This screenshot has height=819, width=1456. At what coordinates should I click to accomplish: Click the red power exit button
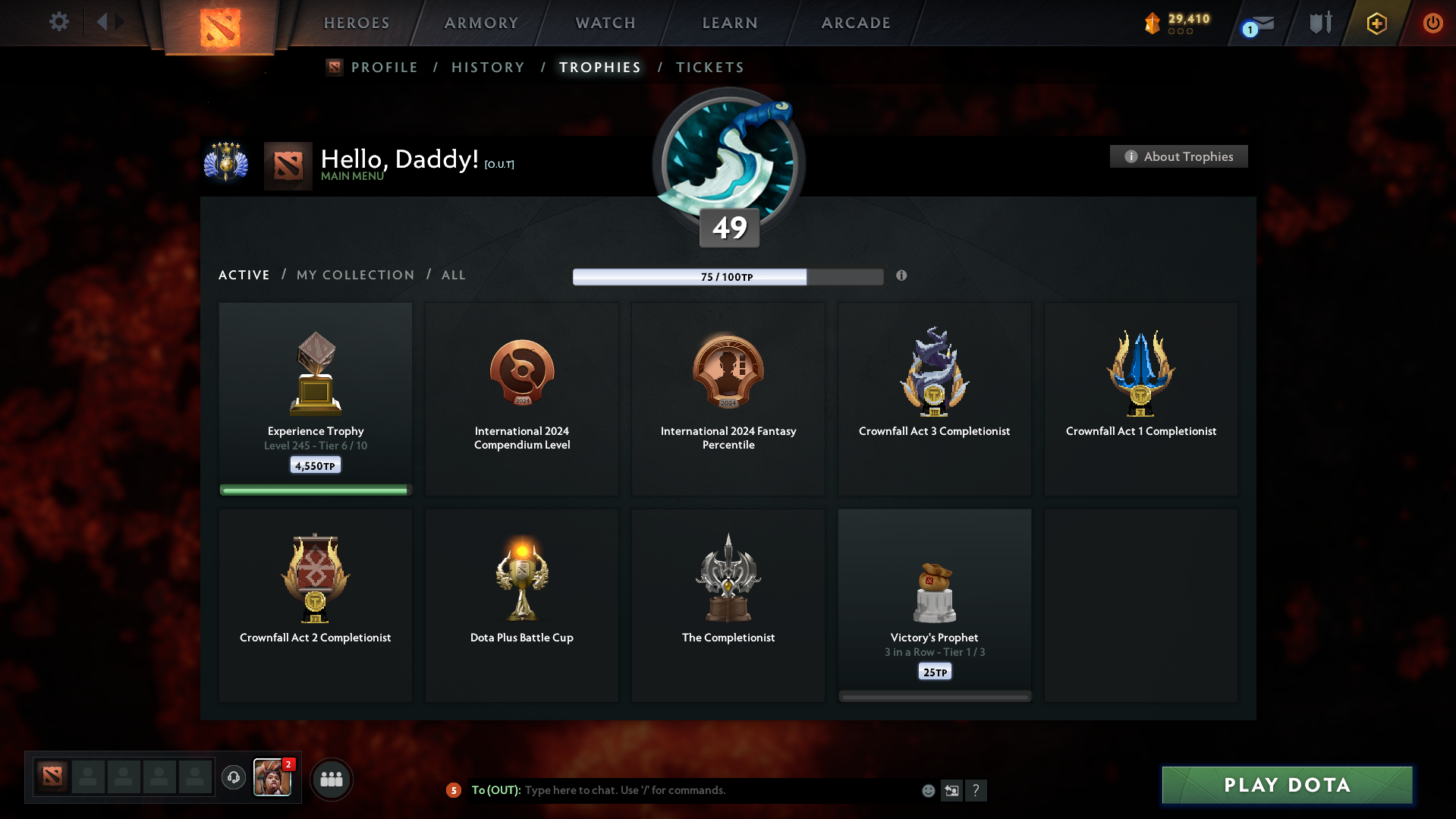(x=1432, y=23)
